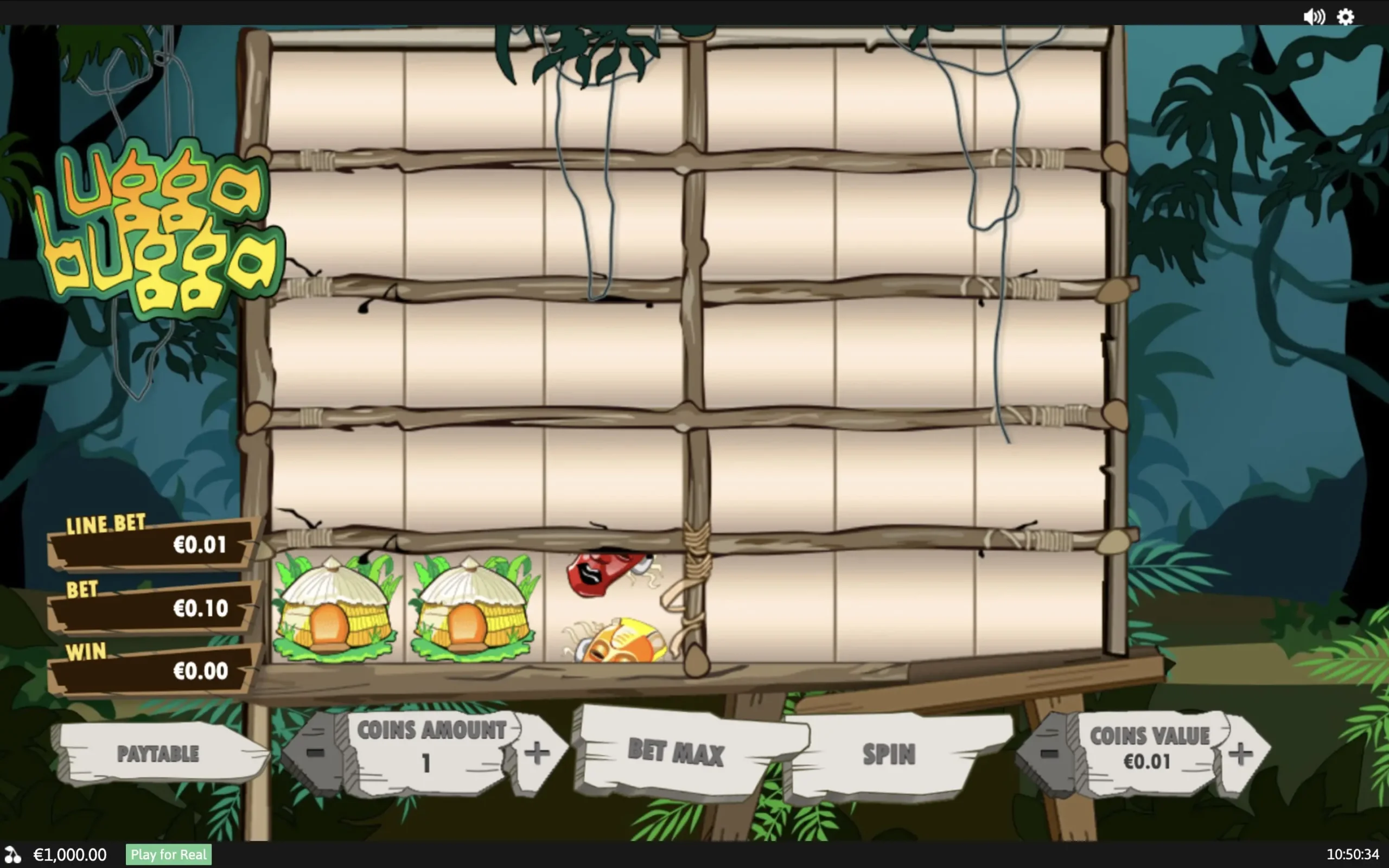Image resolution: width=1389 pixels, height=868 pixels.
Task: Click the yellow tribal mask symbol
Action: (620, 640)
